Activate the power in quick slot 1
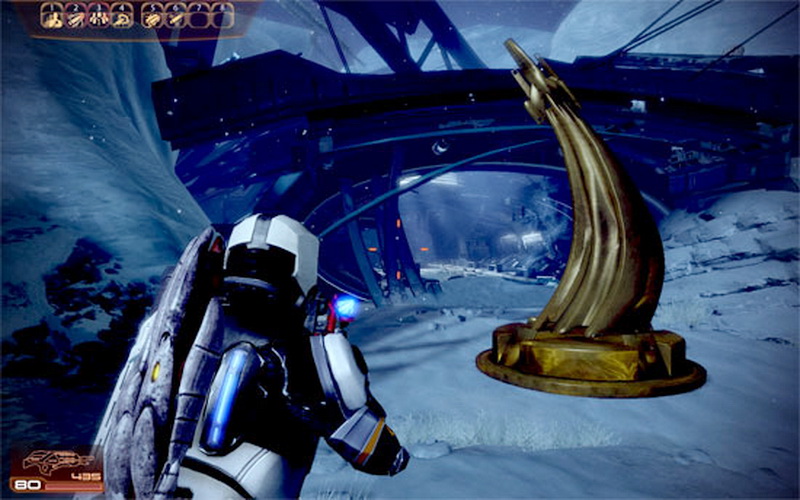 (53, 15)
